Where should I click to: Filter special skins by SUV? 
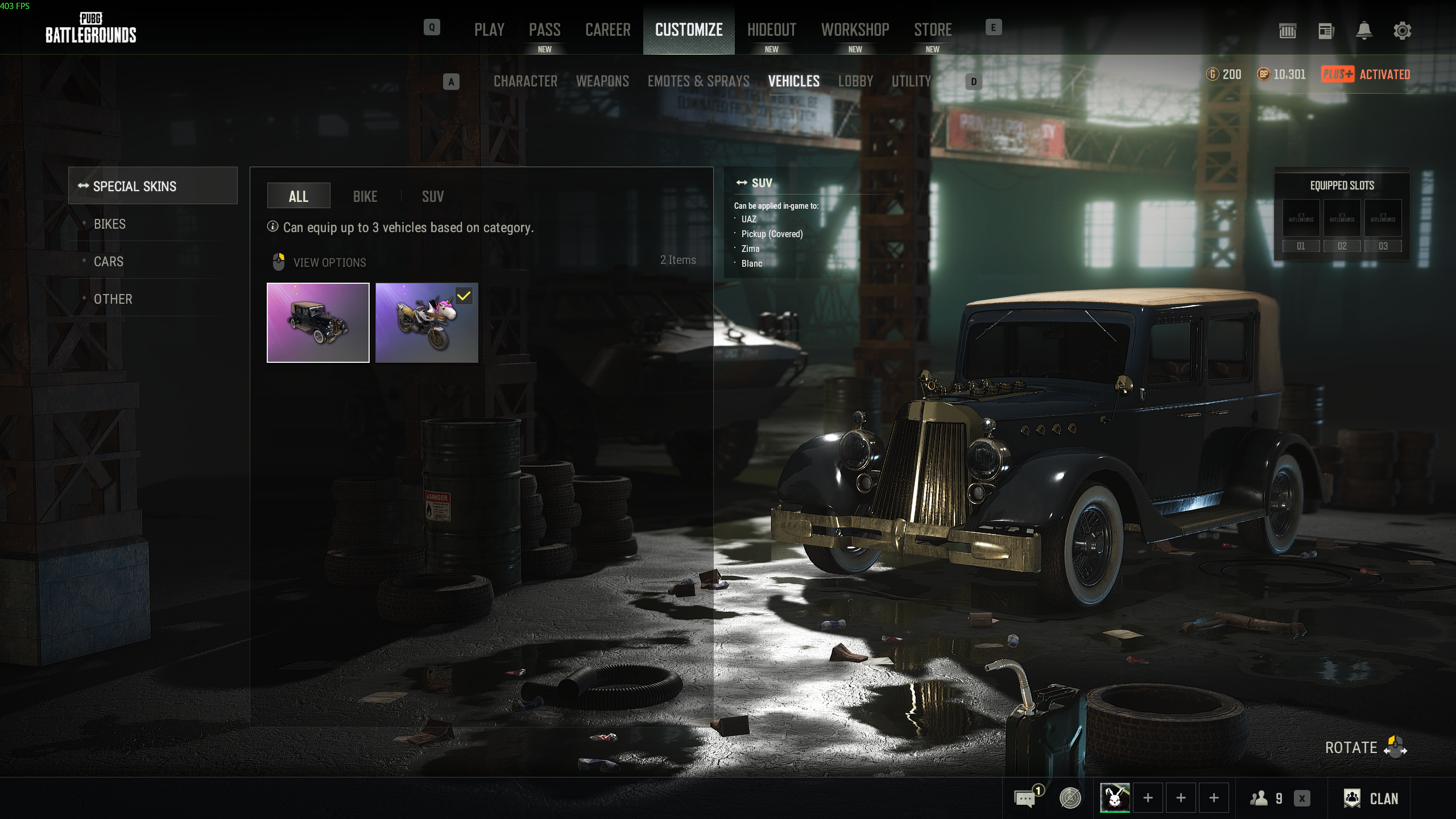coord(433,196)
